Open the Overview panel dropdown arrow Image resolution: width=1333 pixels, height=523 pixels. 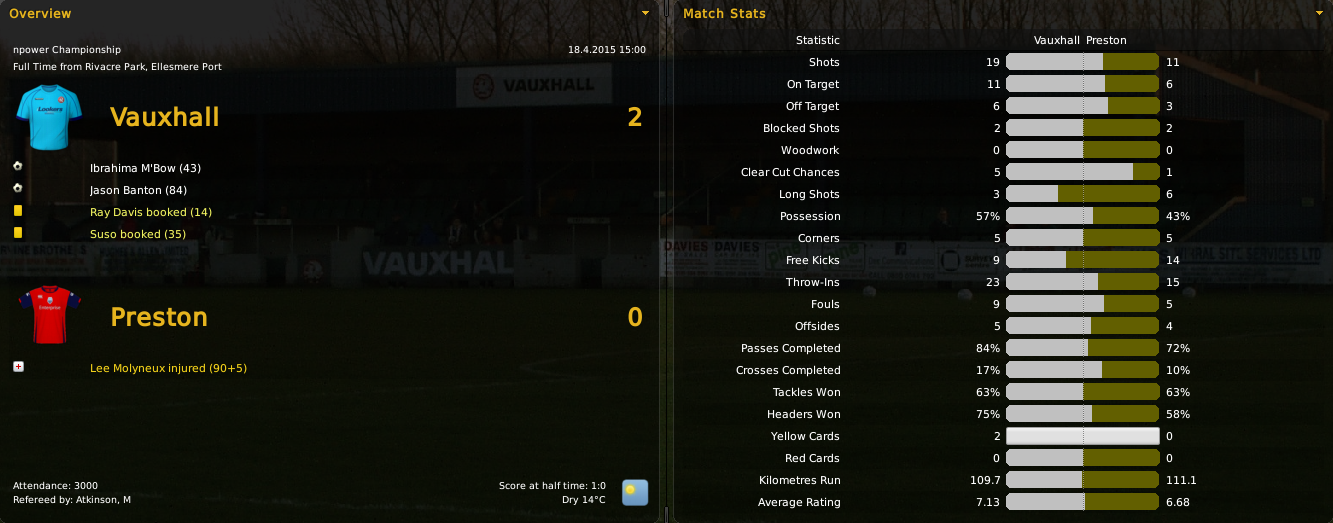645,13
